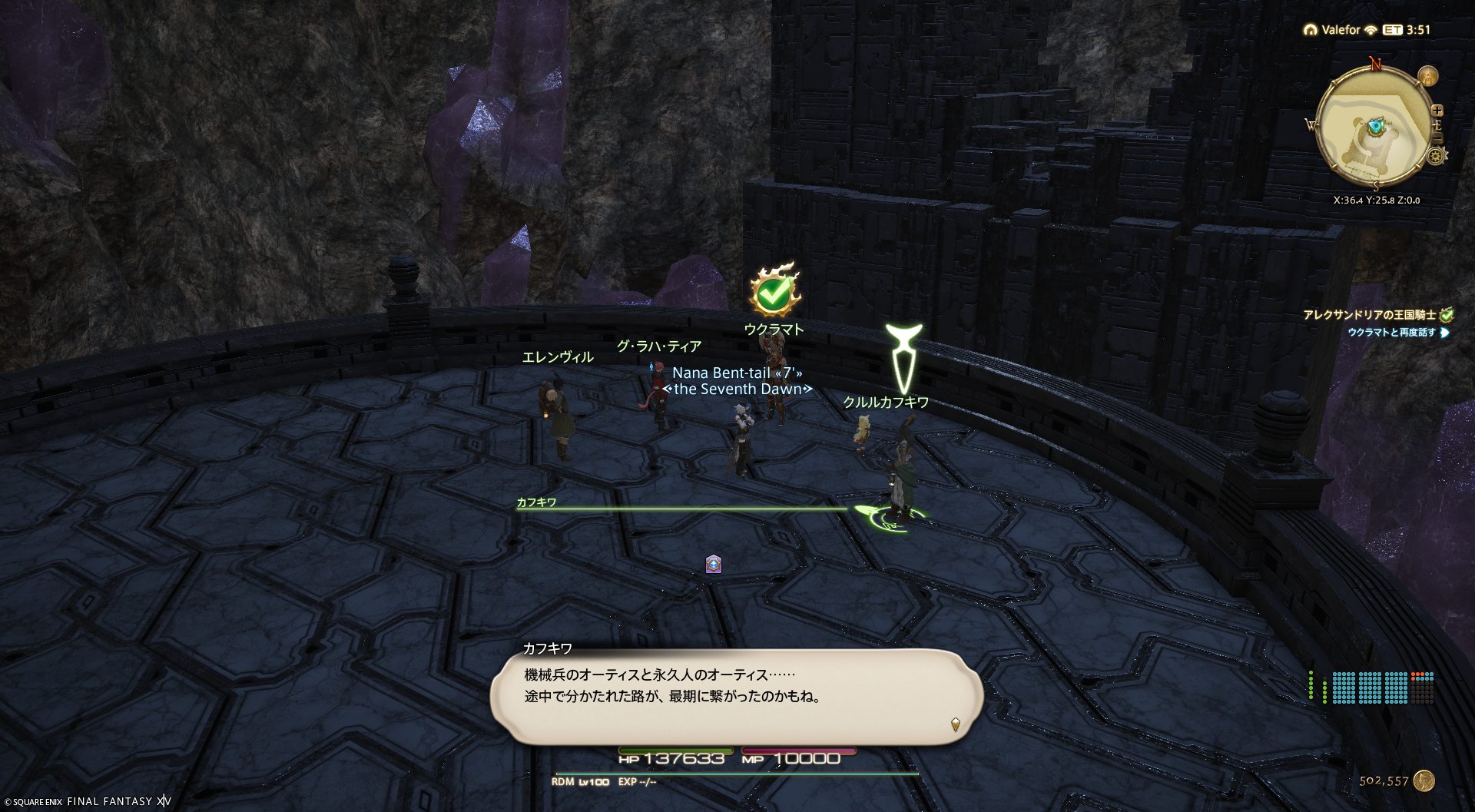Zoom in the minimap with plus button

click(1438, 111)
